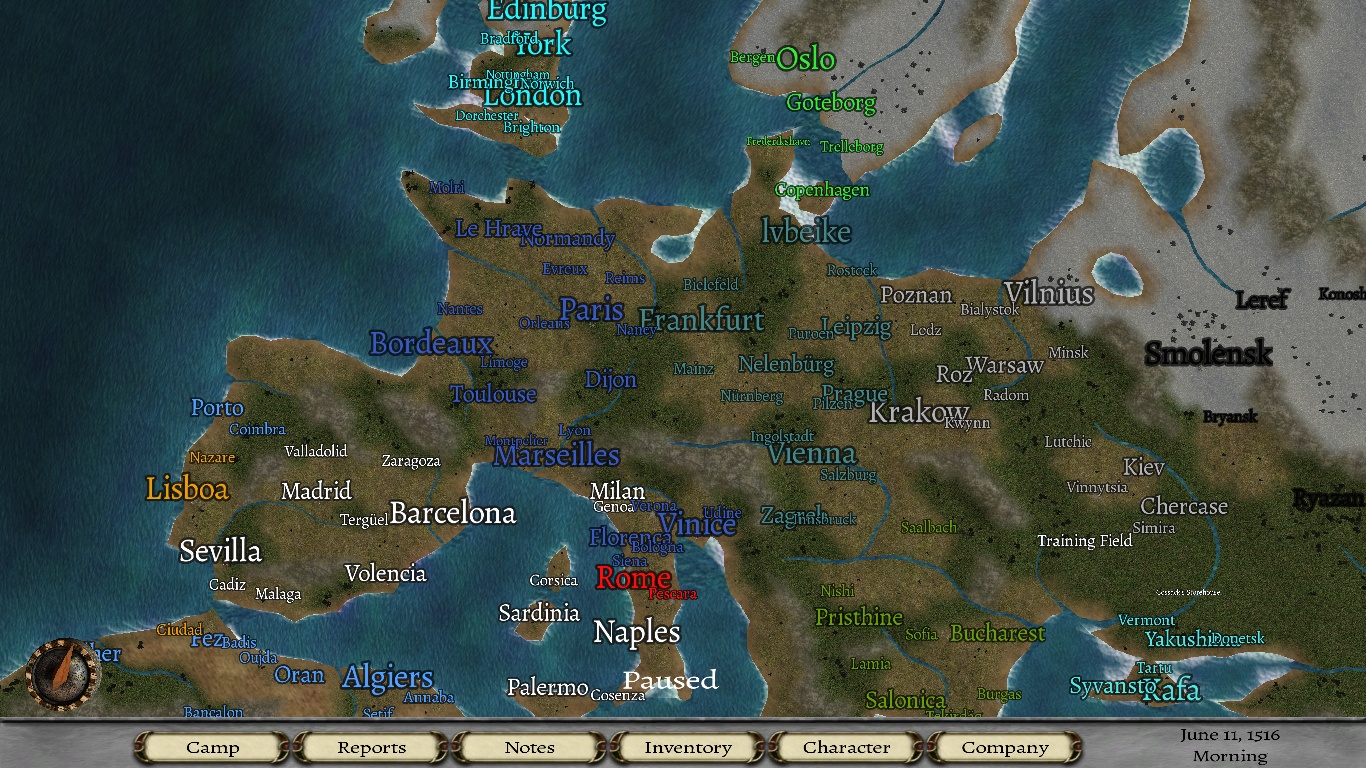
Task: Open the Camp menu
Action: tap(213, 747)
